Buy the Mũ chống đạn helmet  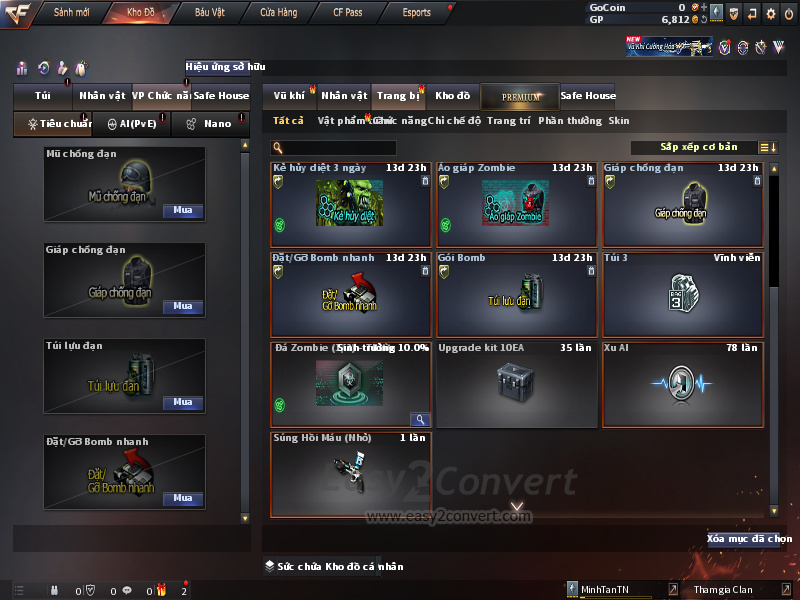(x=183, y=211)
